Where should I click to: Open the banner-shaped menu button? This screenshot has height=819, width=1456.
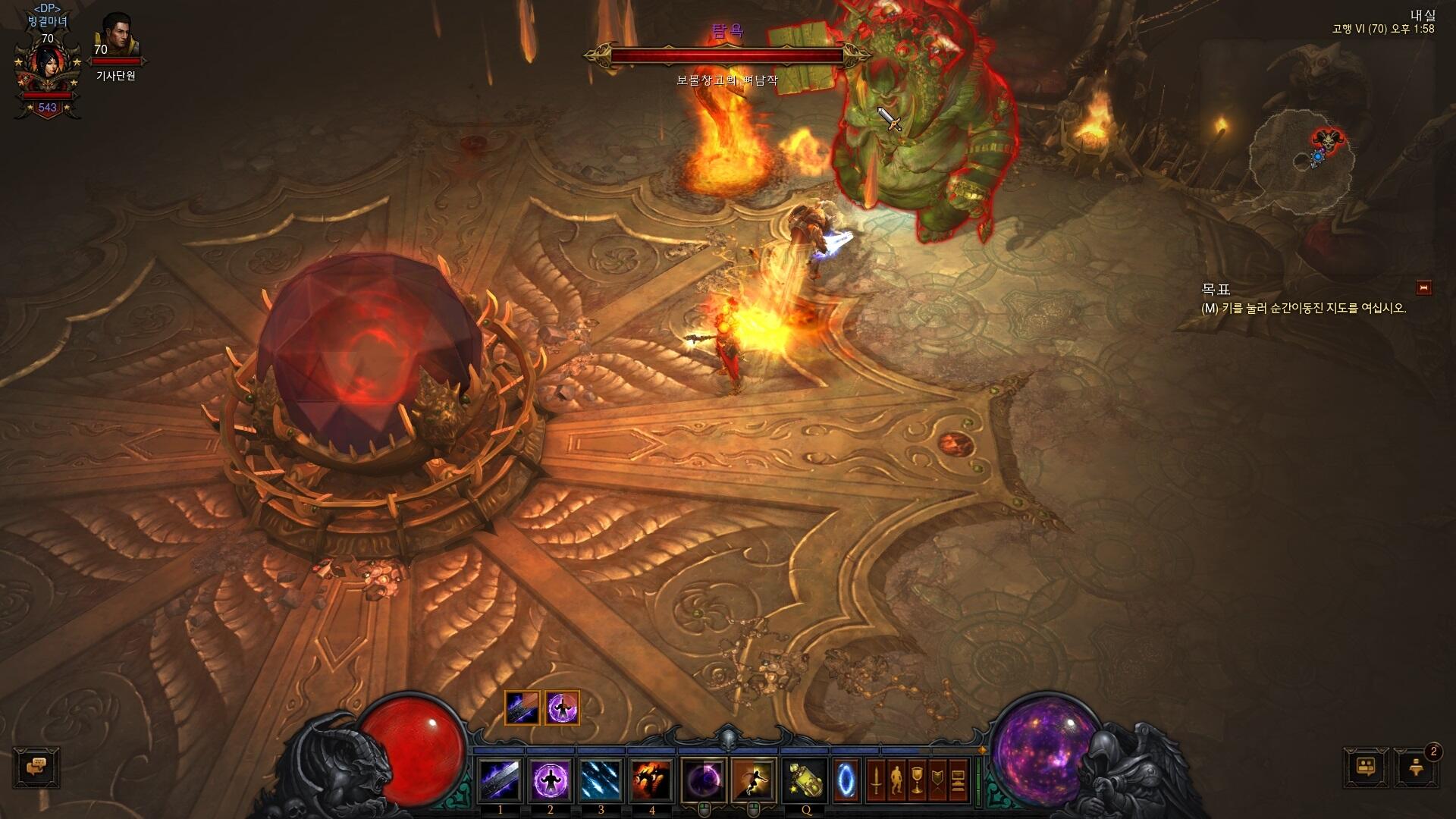tap(938, 780)
